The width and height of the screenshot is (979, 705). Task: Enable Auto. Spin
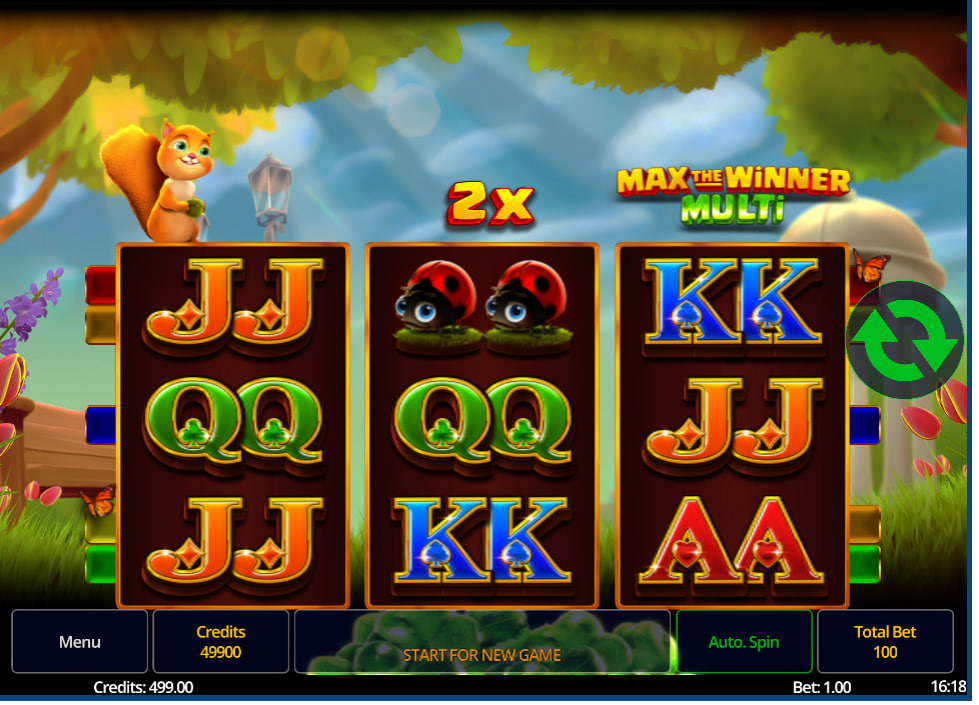(x=744, y=642)
